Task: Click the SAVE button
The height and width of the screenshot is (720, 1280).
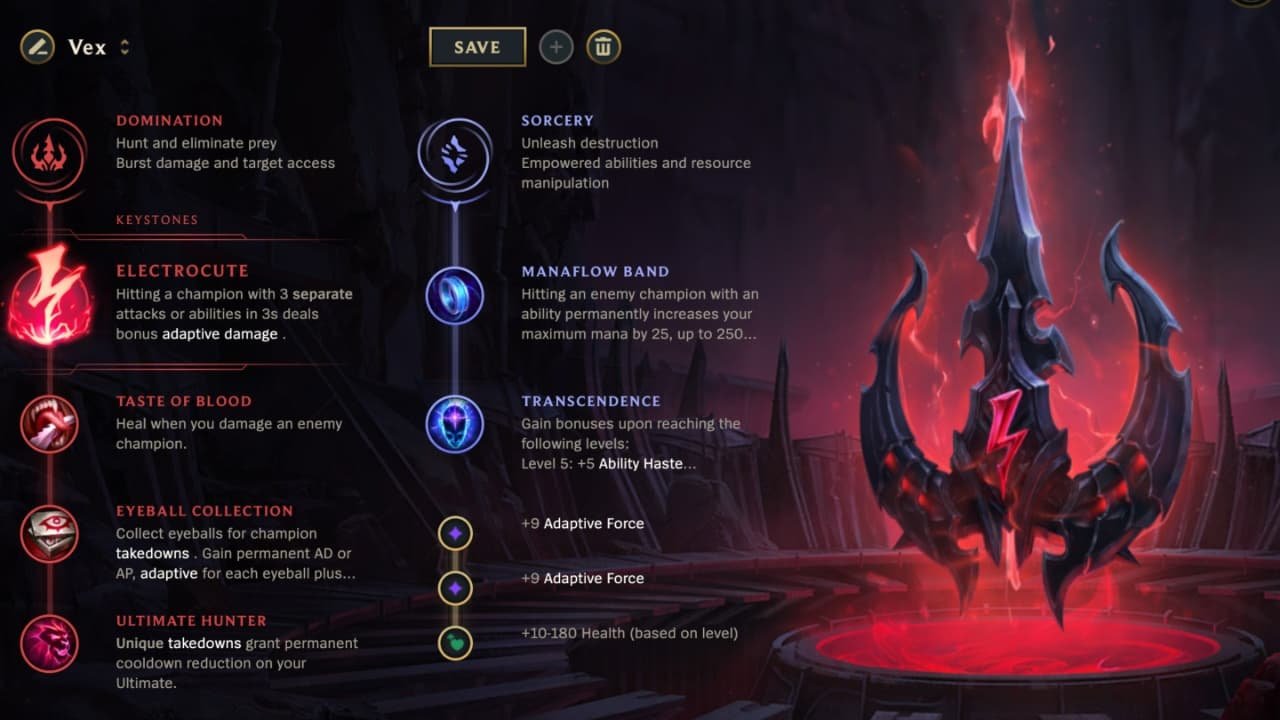Action: pos(477,46)
